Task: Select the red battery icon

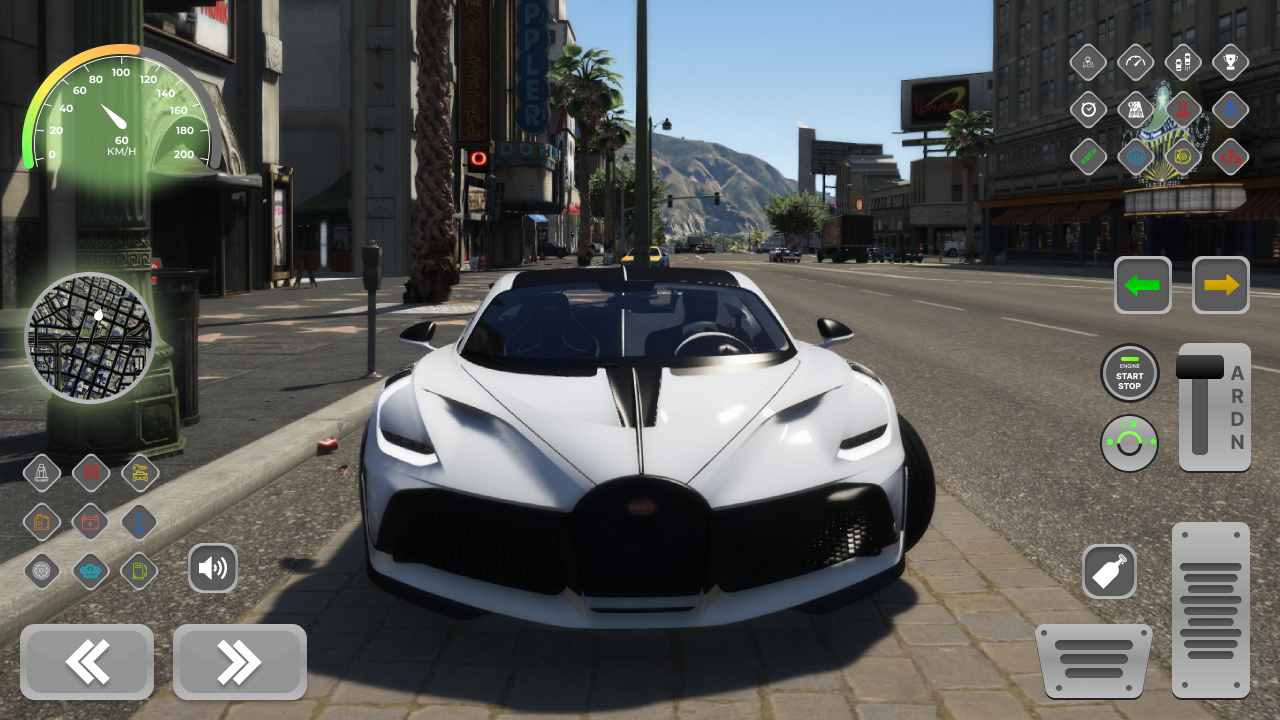Action: pos(90,522)
